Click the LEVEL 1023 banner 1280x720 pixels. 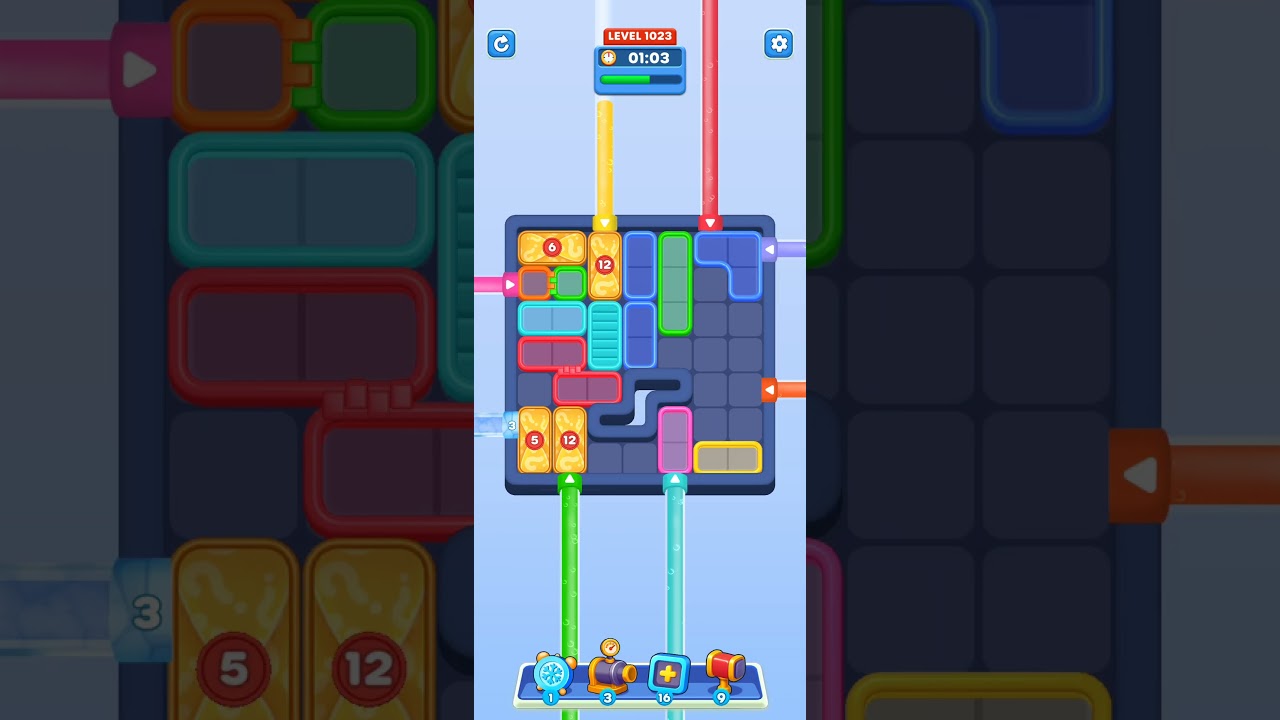[640, 35]
